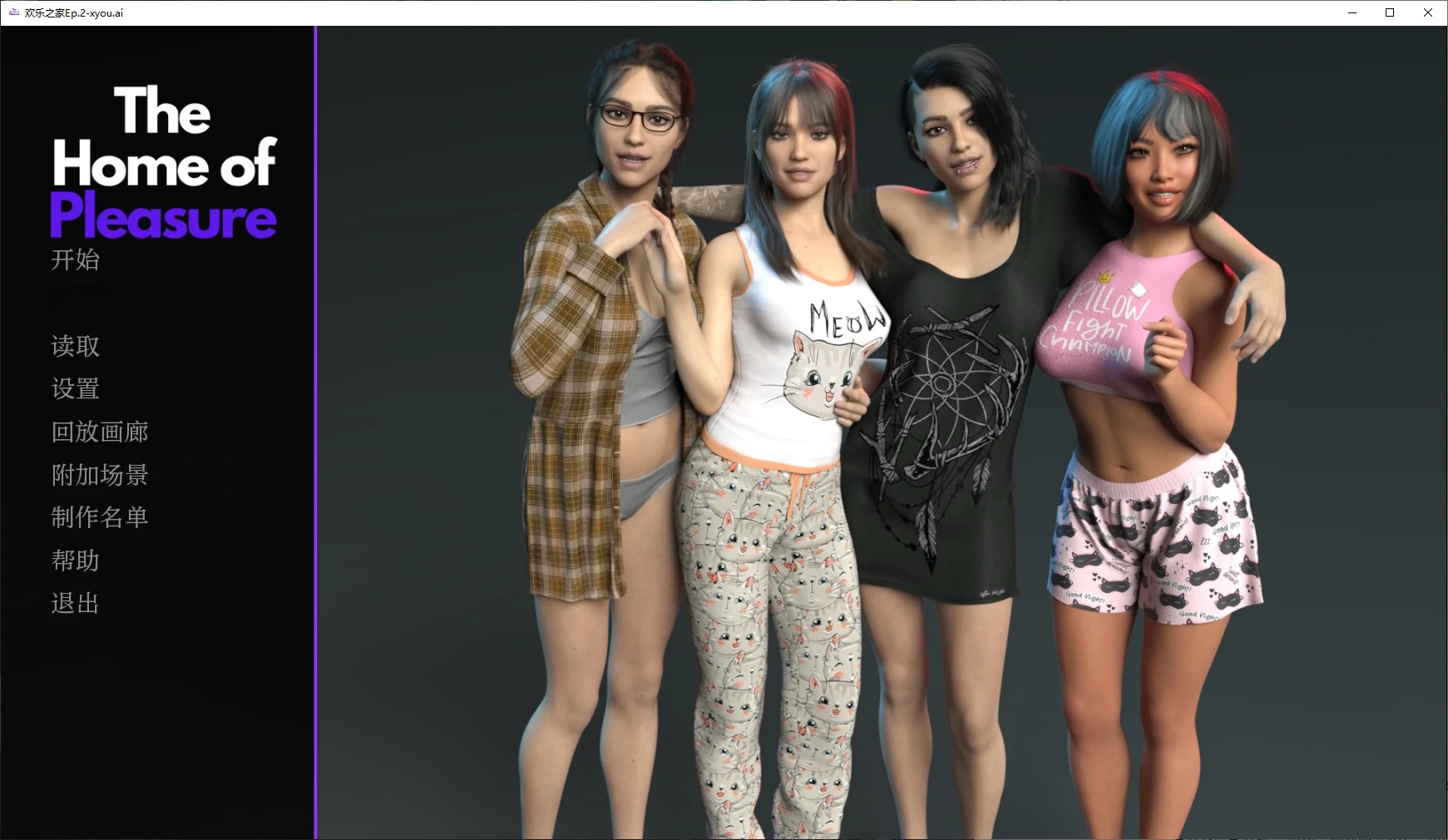Minimize the game window
The height and width of the screenshot is (840, 1448).
pyautogui.click(x=1351, y=12)
